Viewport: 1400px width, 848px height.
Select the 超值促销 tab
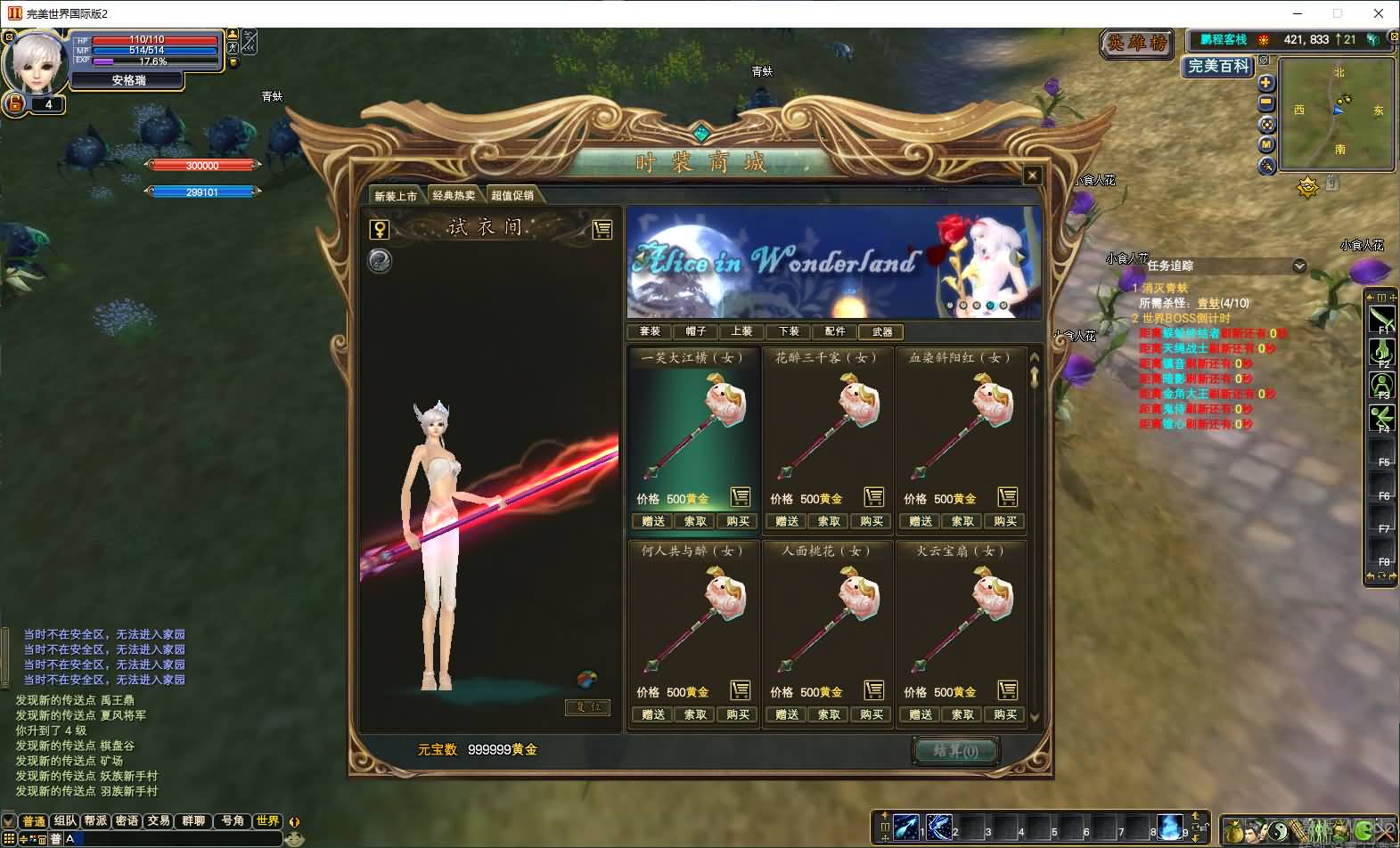[x=512, y=196]
